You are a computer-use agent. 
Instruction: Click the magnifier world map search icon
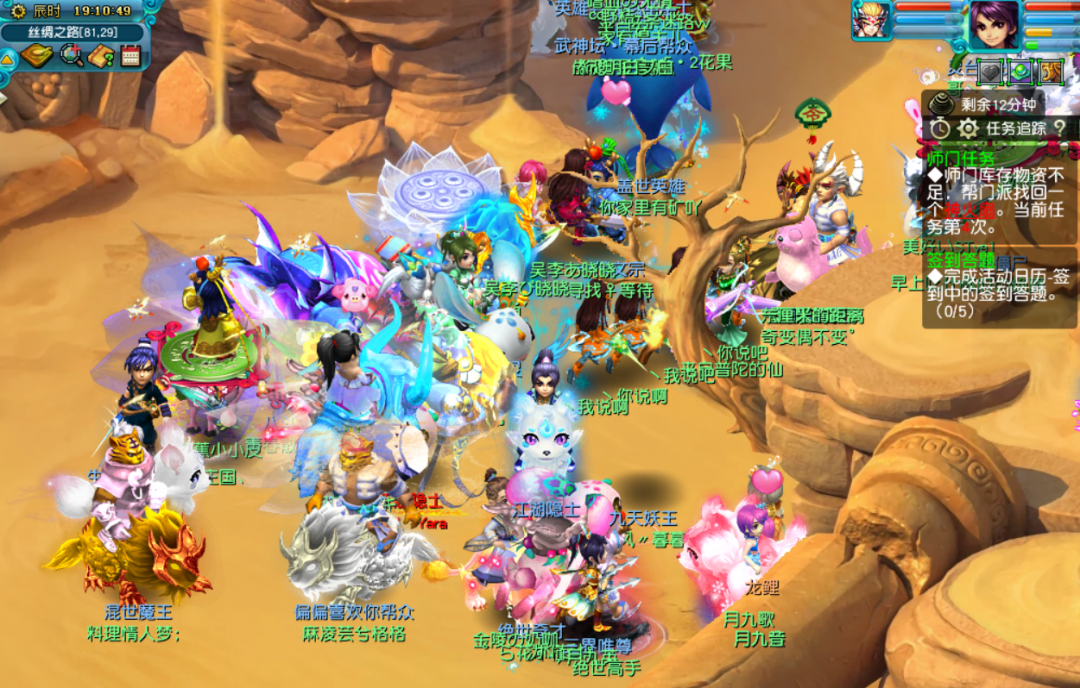72,55
